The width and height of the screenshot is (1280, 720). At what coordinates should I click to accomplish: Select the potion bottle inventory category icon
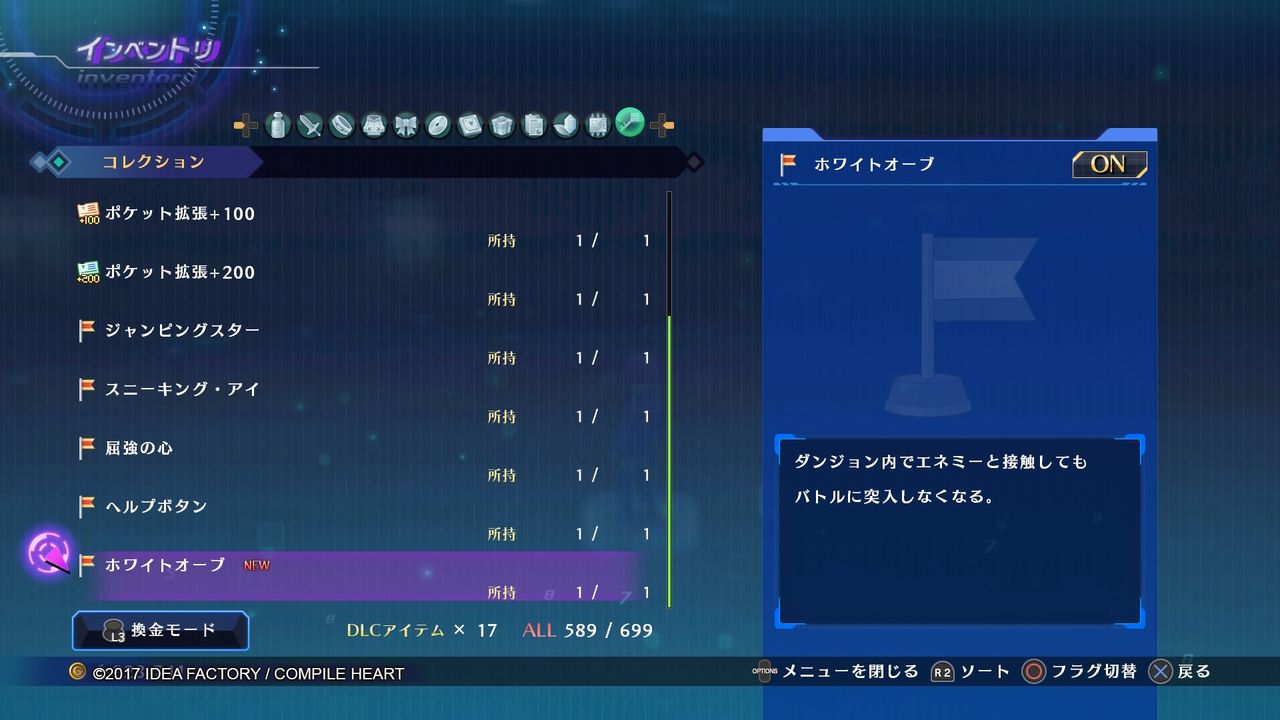click(x=278, y=125)
